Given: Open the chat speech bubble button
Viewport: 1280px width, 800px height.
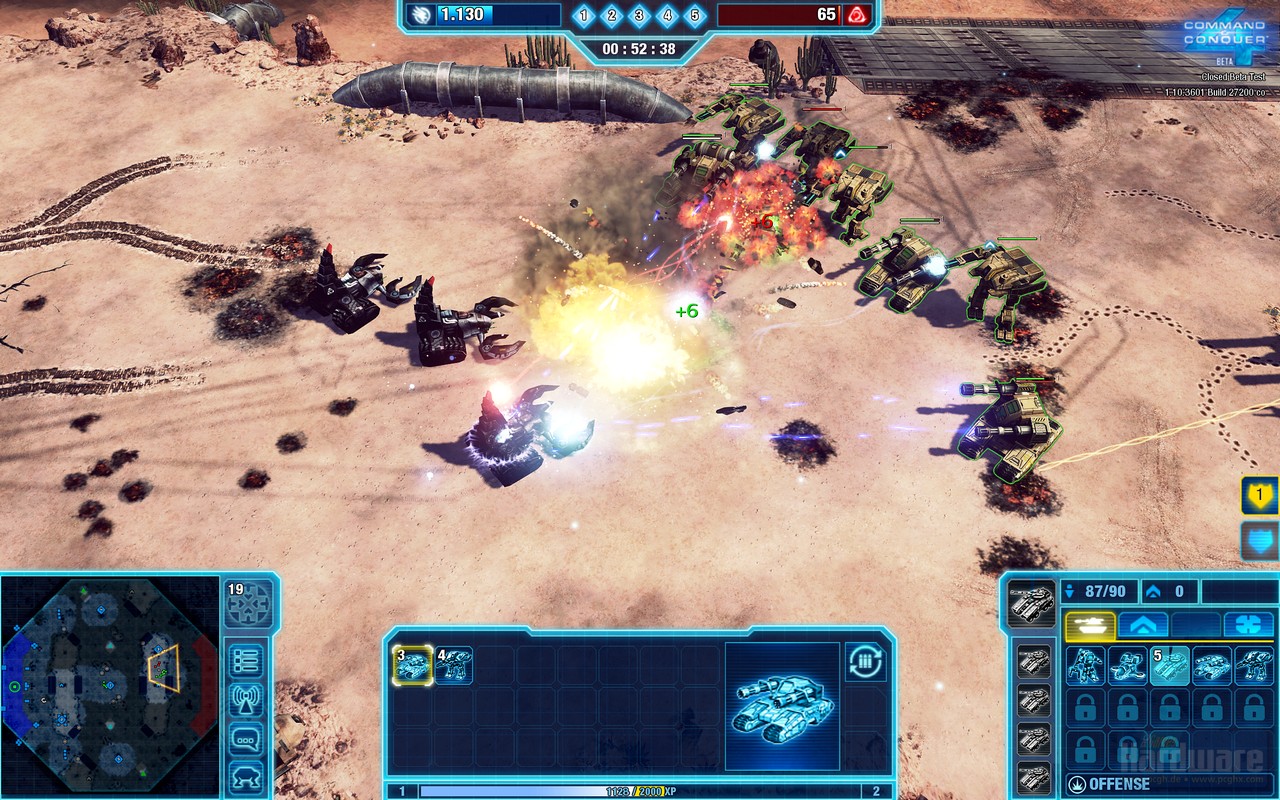Looking at the screenshot, I should tap(246, 740).
